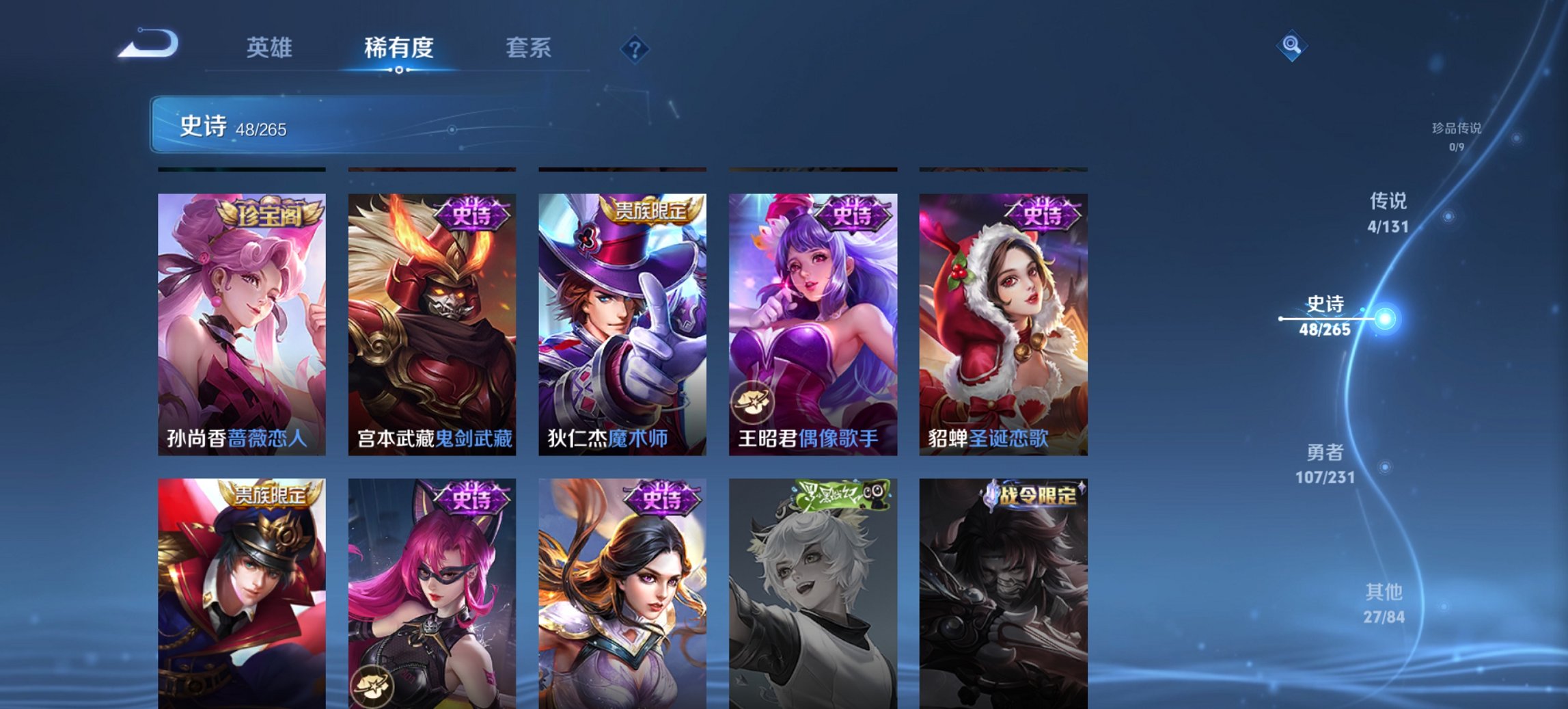
Task: Open the help question mark icon
Action: tap(634, 48)
